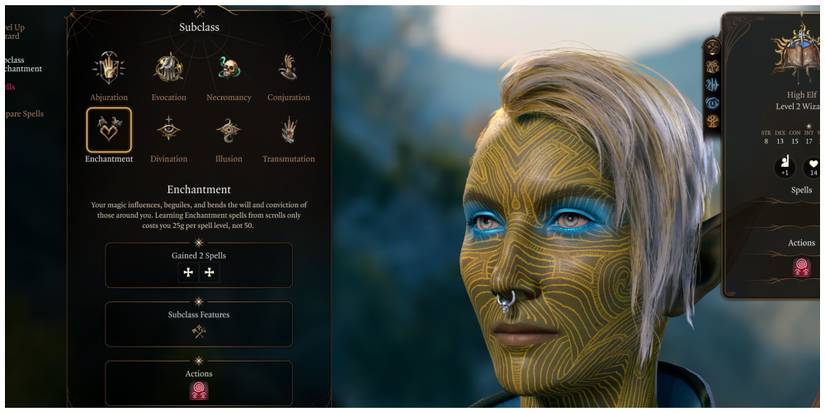Click the highlighted Enchantment subclass
825x413 pixels.
click(x=108, y=130)
